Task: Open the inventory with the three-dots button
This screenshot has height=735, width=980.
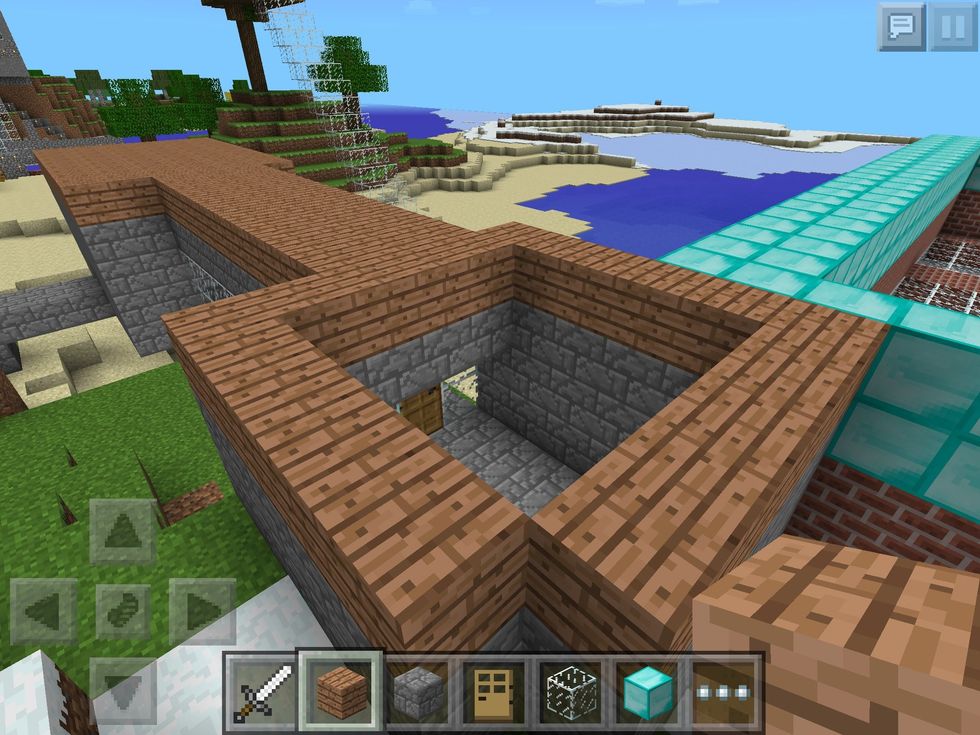Action: coord(724,692)
